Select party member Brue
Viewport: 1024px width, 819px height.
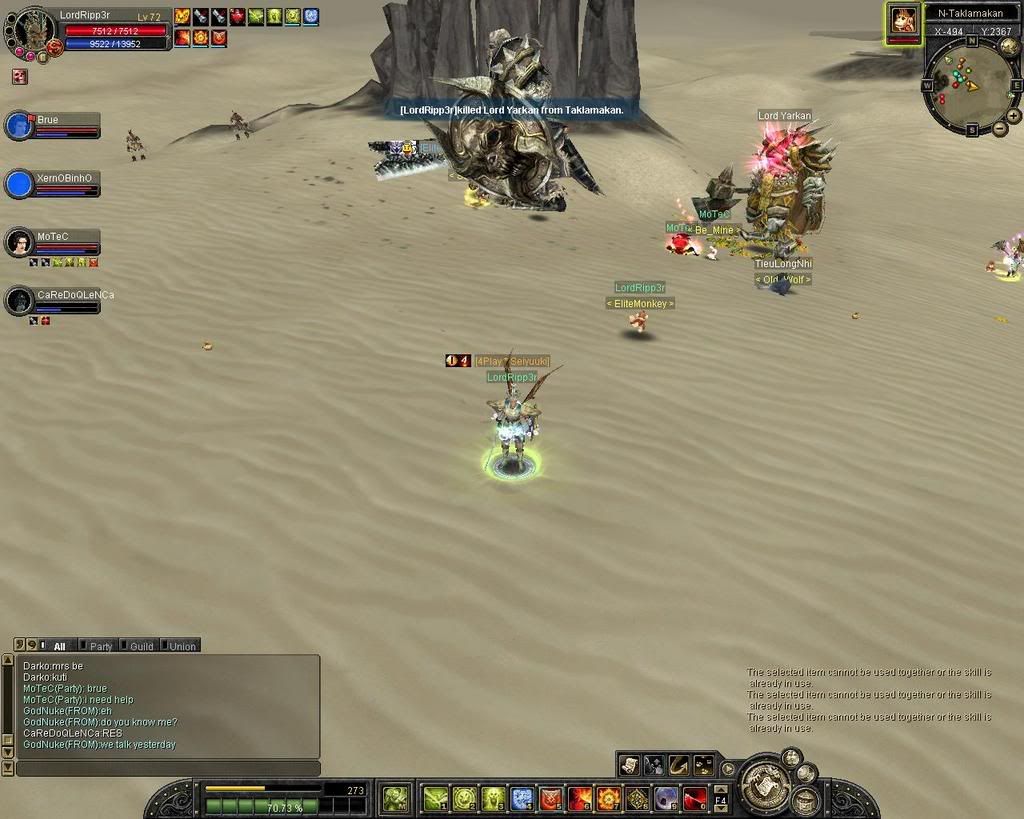[x=20, y=126]
